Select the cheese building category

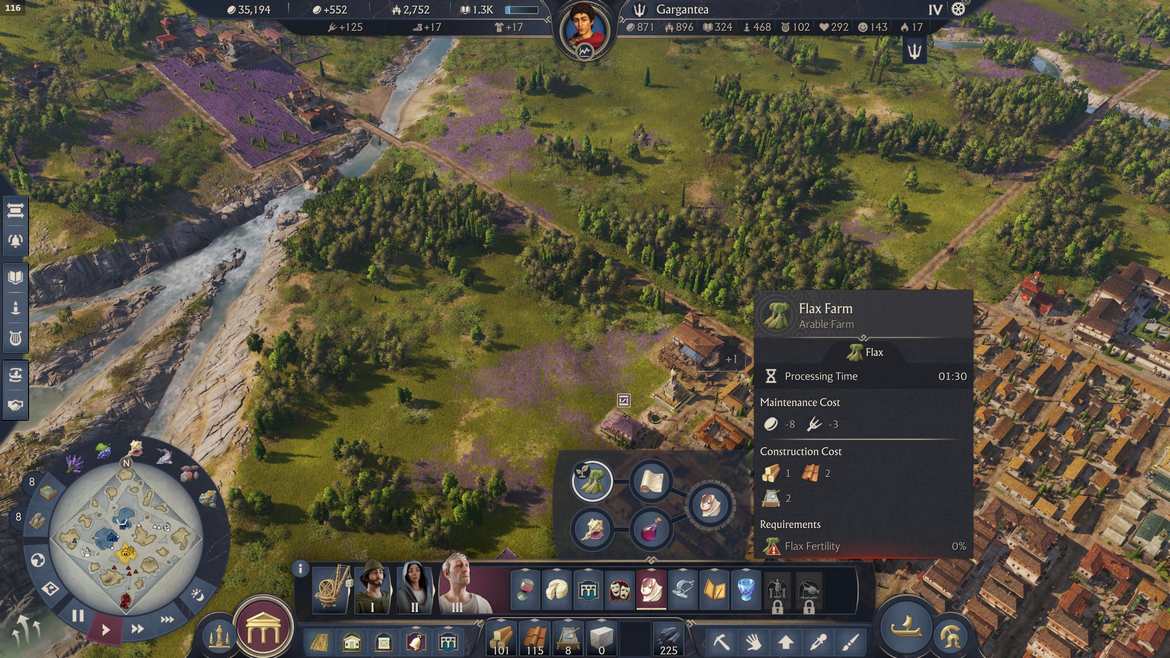pyautogui.click(x=557, y=589)
